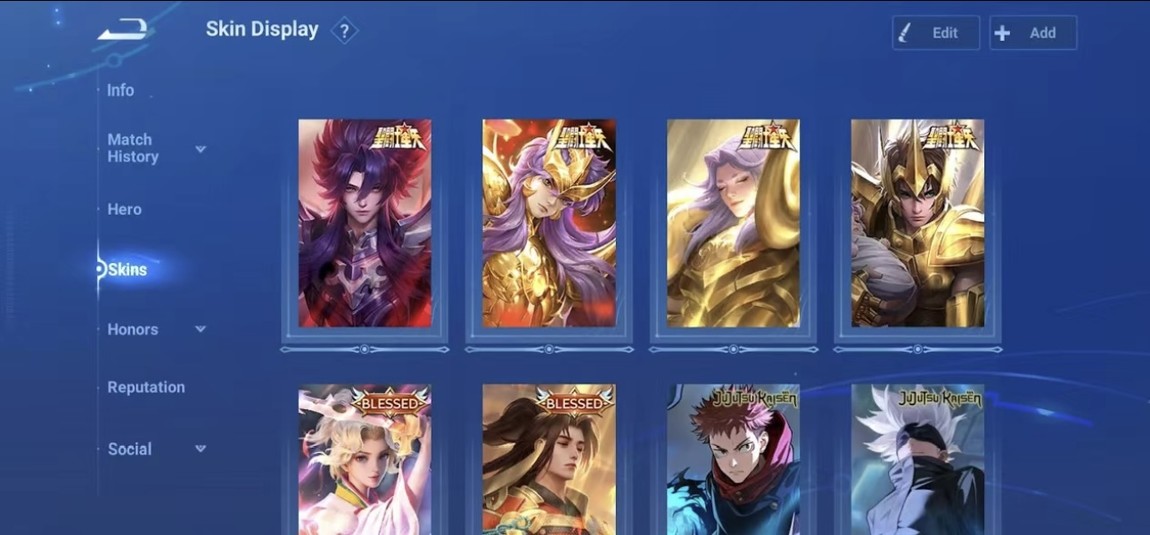Open the Skin Display help question mark
This screenshot has height=535, width=1150.
pos(344,31)
